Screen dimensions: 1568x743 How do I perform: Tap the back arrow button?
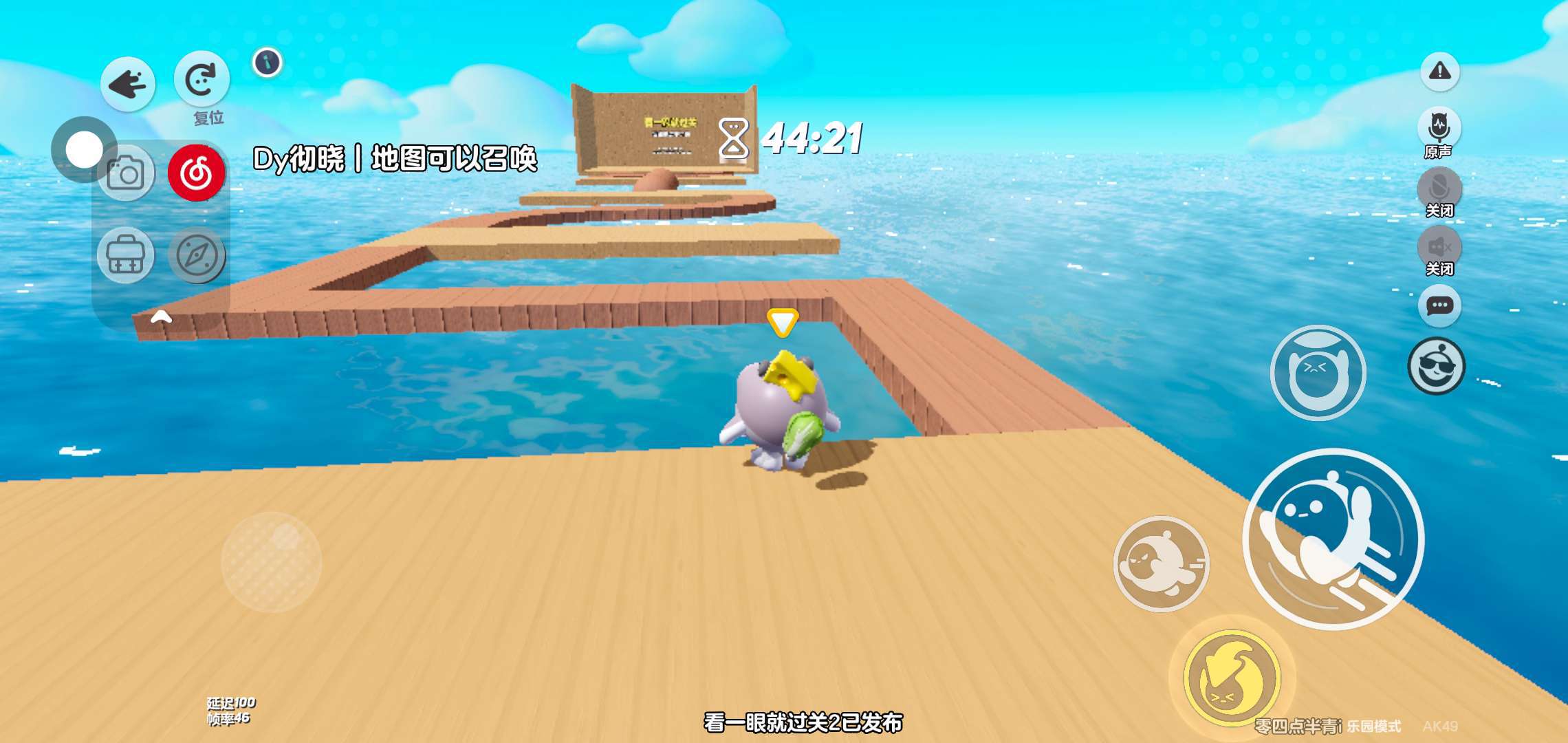[128, 85]
